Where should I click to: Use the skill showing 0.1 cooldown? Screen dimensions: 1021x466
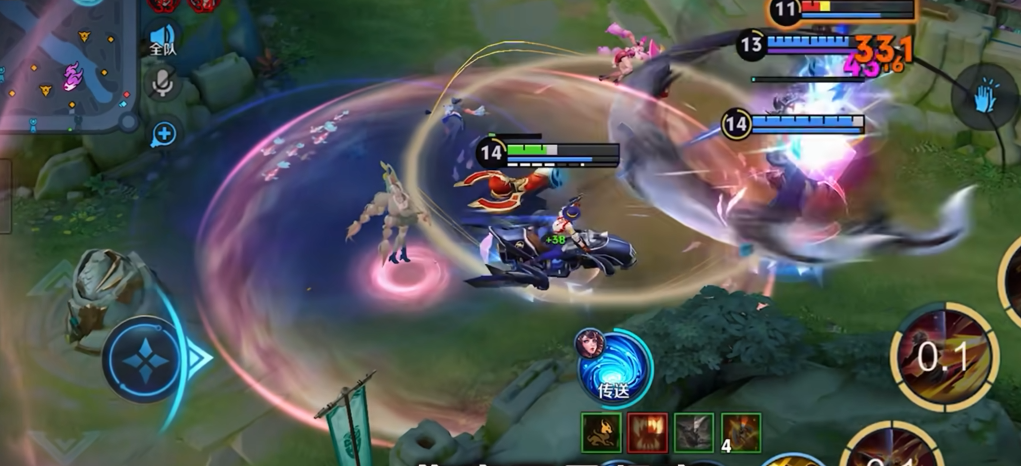[x=943, y=357]
